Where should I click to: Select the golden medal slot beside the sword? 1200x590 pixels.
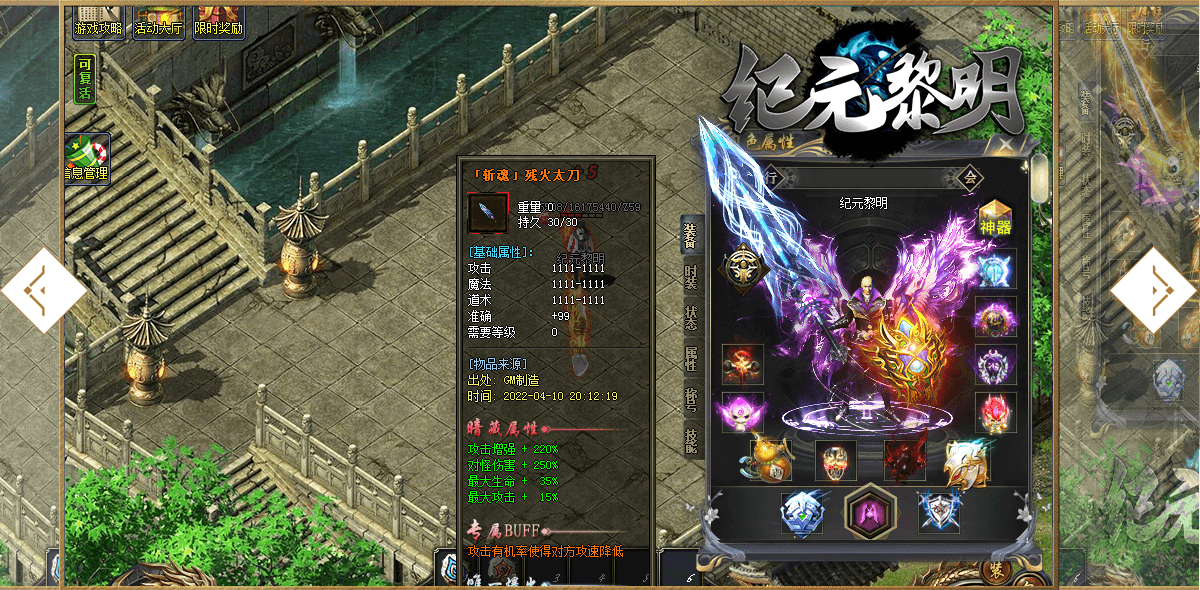(x=743, y=264)
